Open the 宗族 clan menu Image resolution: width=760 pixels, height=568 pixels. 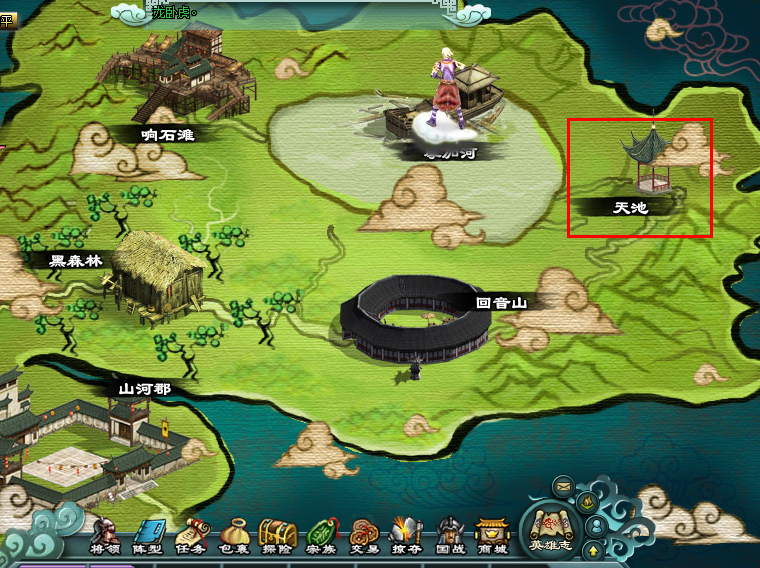click(x=320, y=535)
